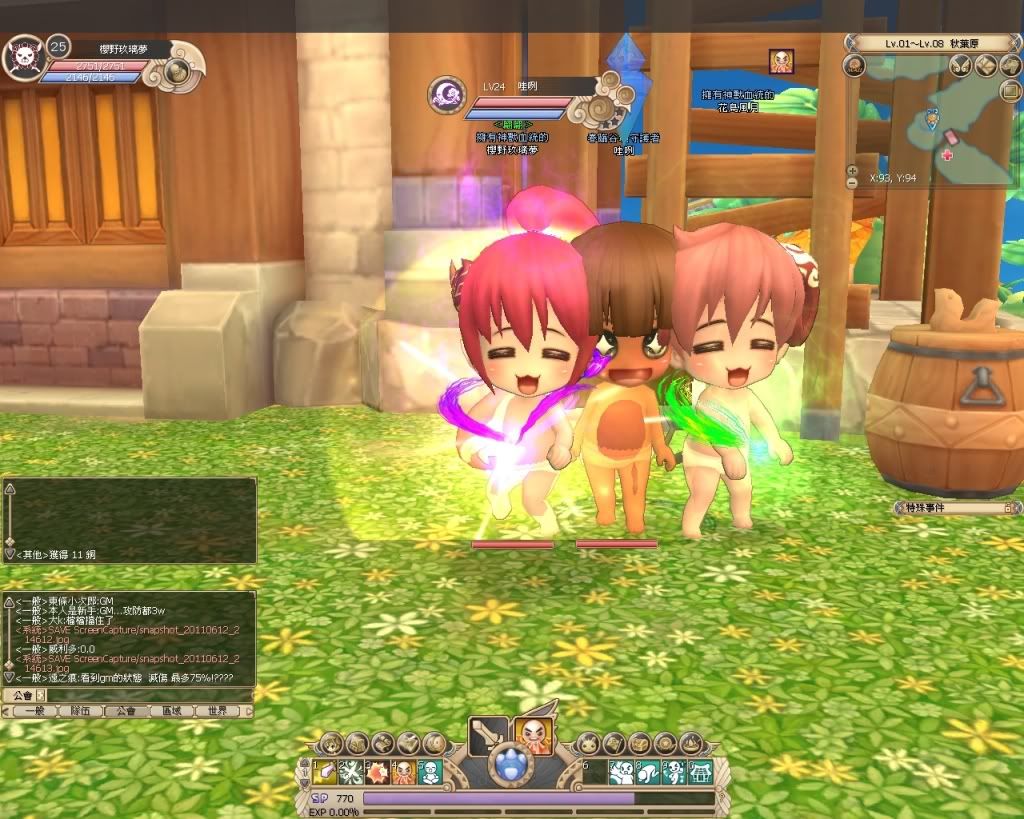
Task: Click the blue paw orb button
Action: click(511, 768)
